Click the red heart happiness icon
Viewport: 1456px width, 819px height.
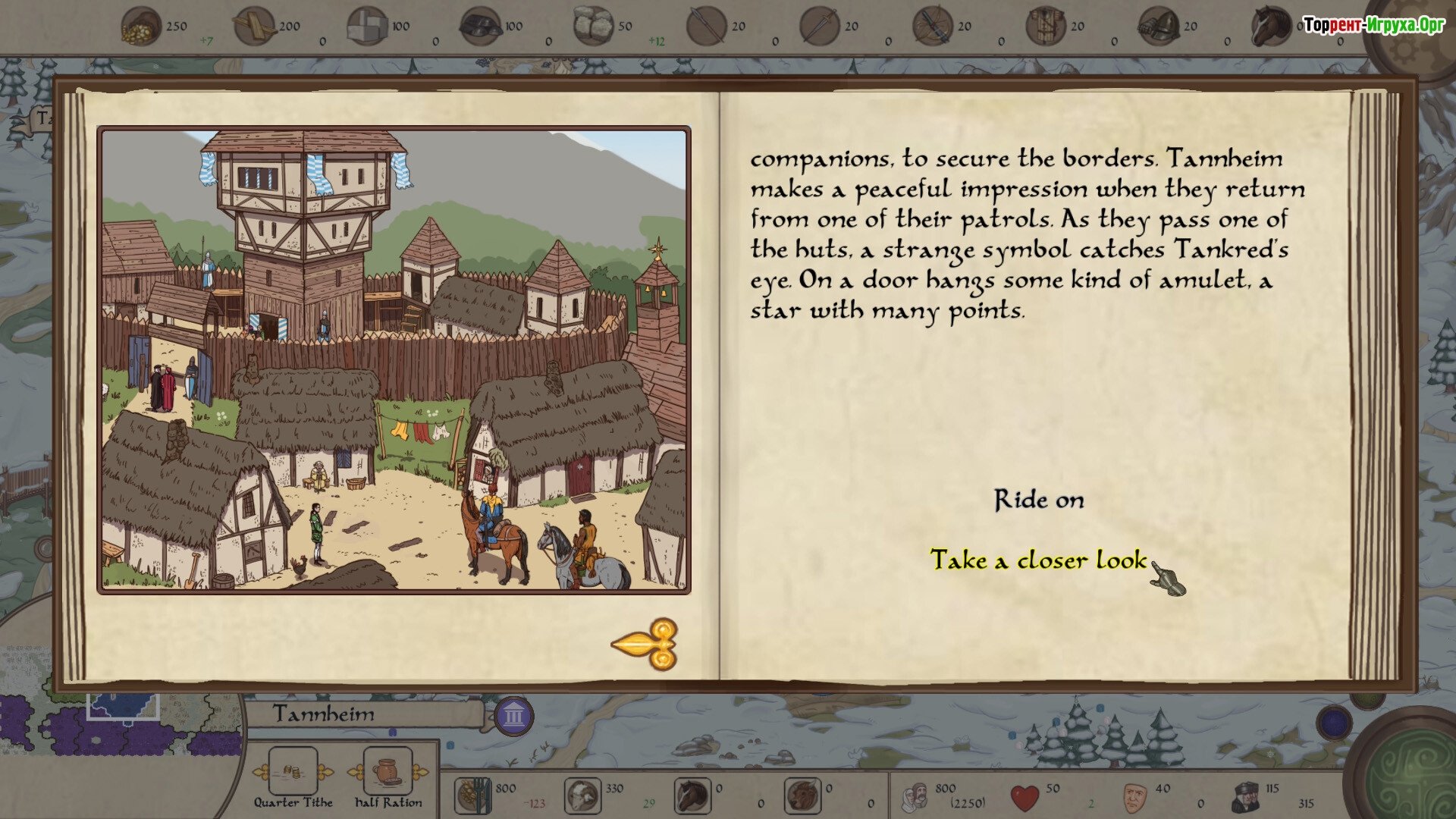click(1025, 797)
